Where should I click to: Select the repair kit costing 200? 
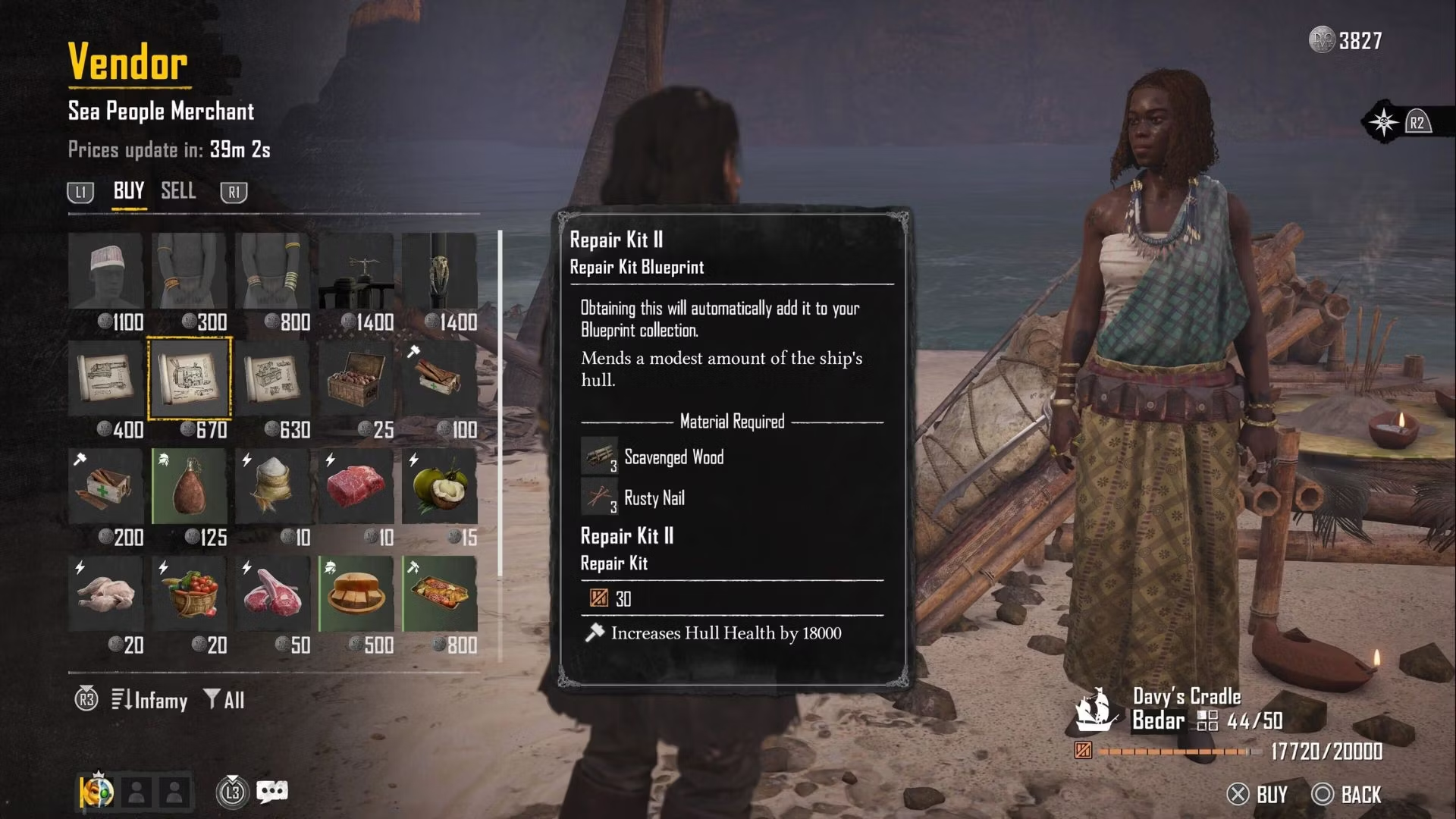105,486
